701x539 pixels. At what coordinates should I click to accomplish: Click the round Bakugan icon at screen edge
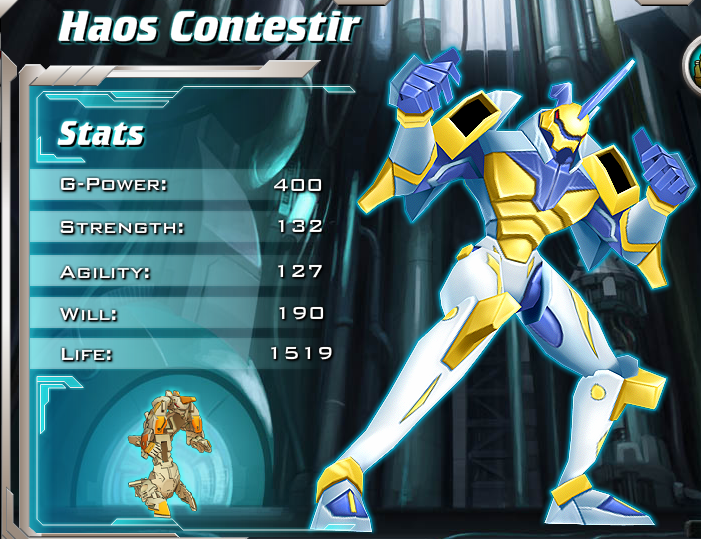693,64
